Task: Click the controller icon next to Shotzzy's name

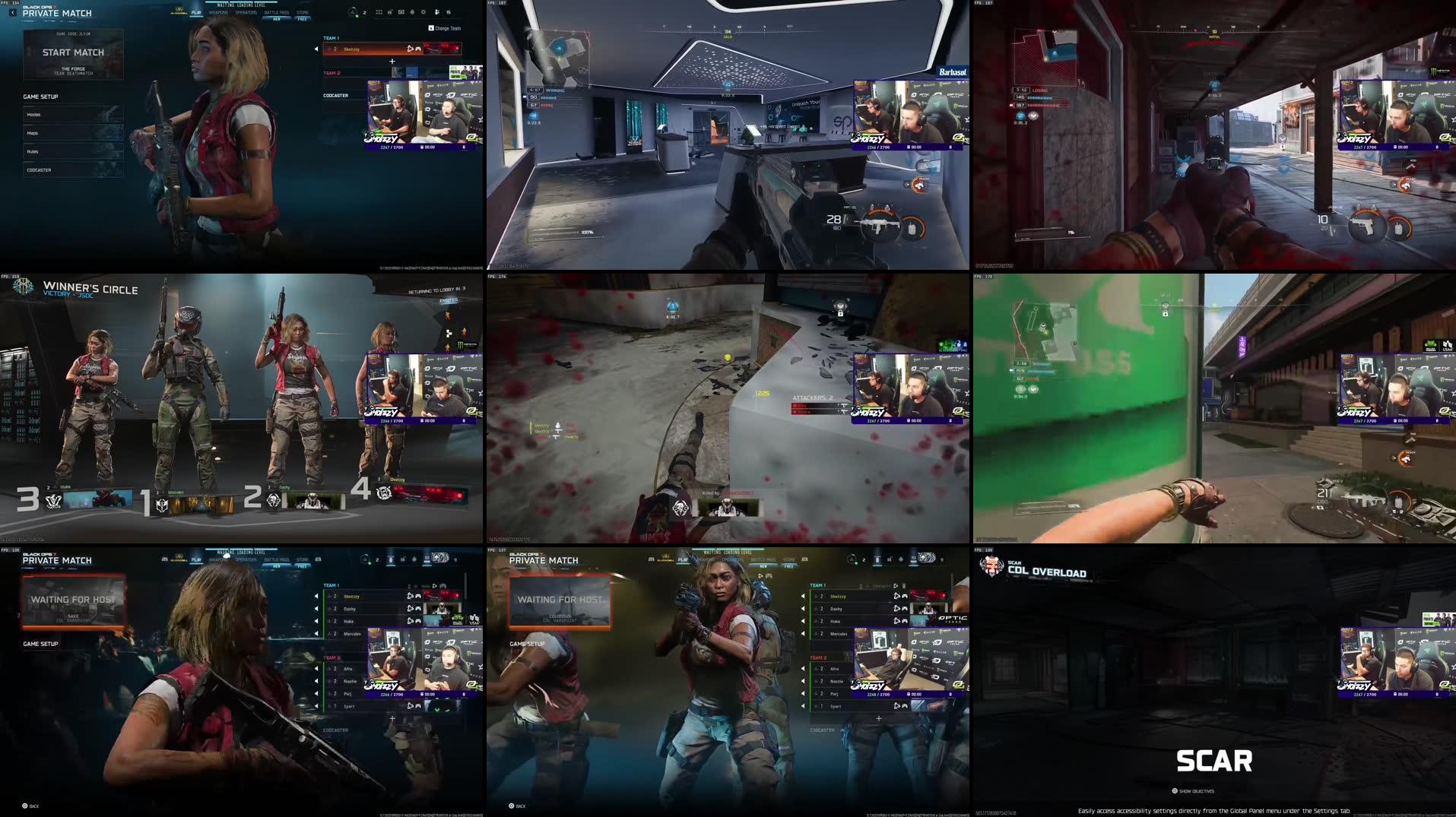Action: 418,49
